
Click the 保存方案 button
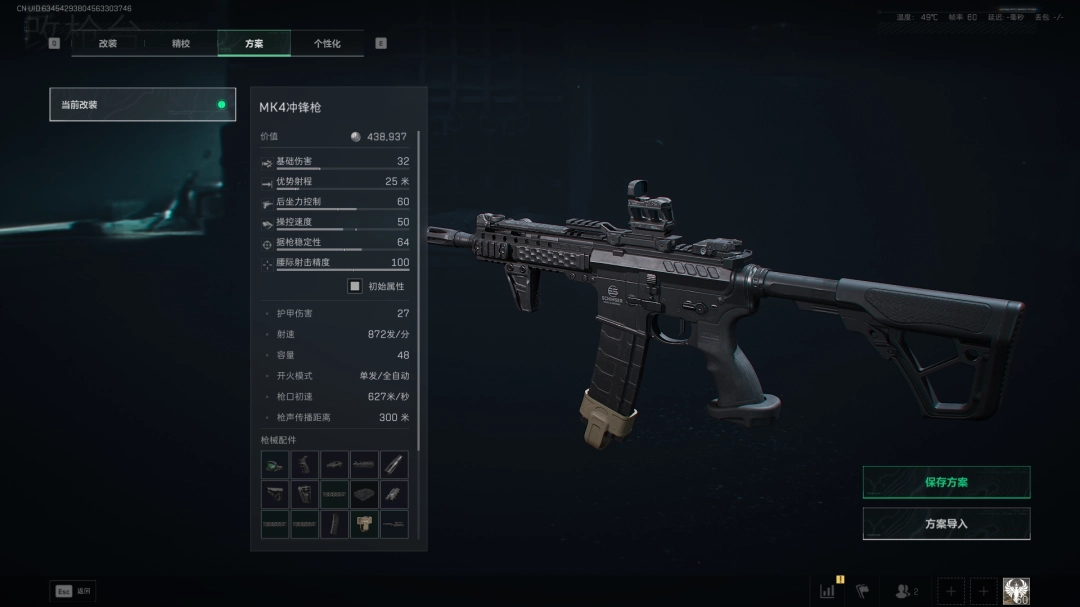point(946,482)
